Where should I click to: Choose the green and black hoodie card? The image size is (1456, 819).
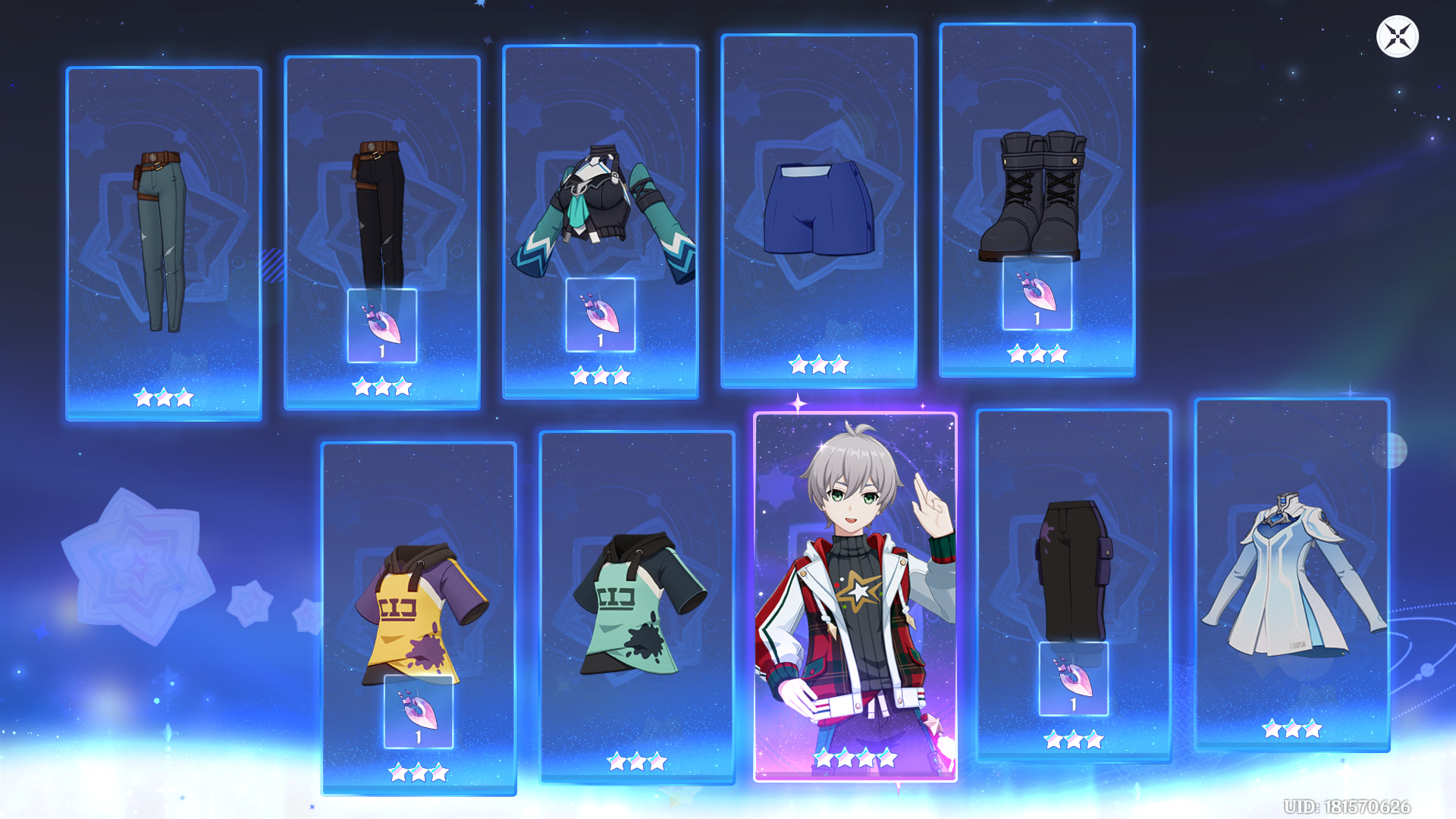[636, 607]
